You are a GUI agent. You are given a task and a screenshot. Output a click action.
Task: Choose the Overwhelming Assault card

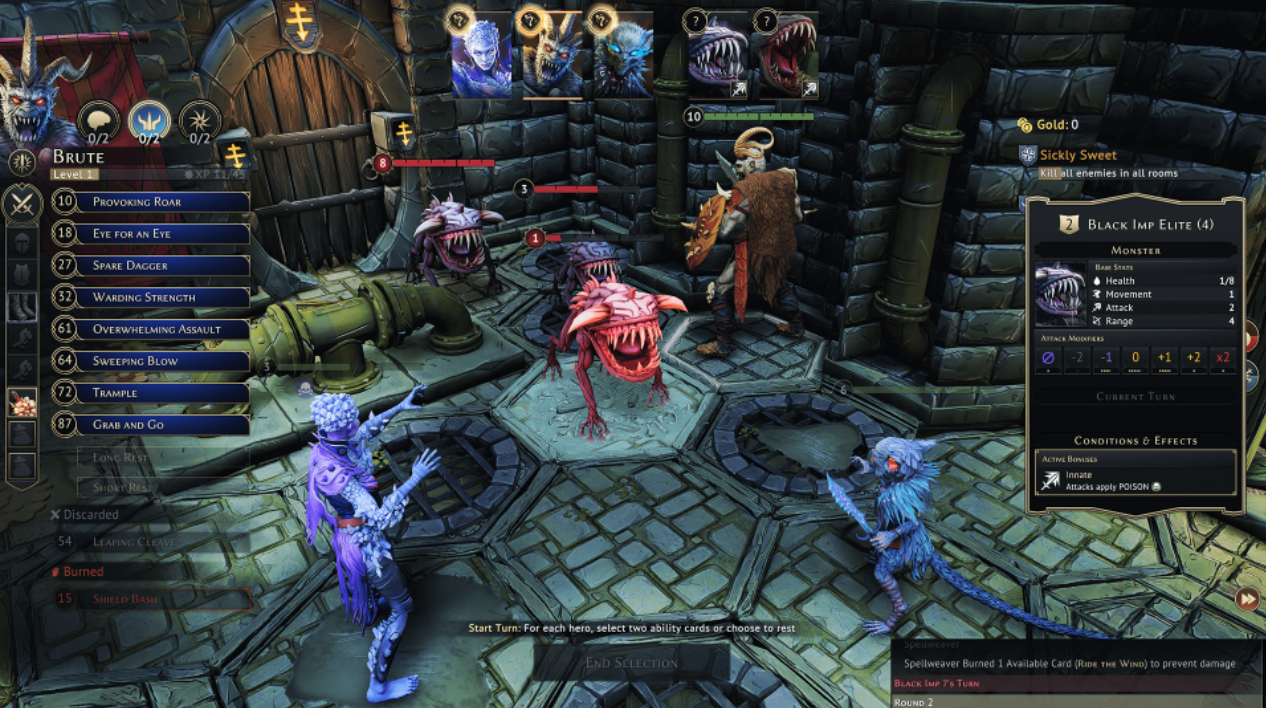(150, 329)
